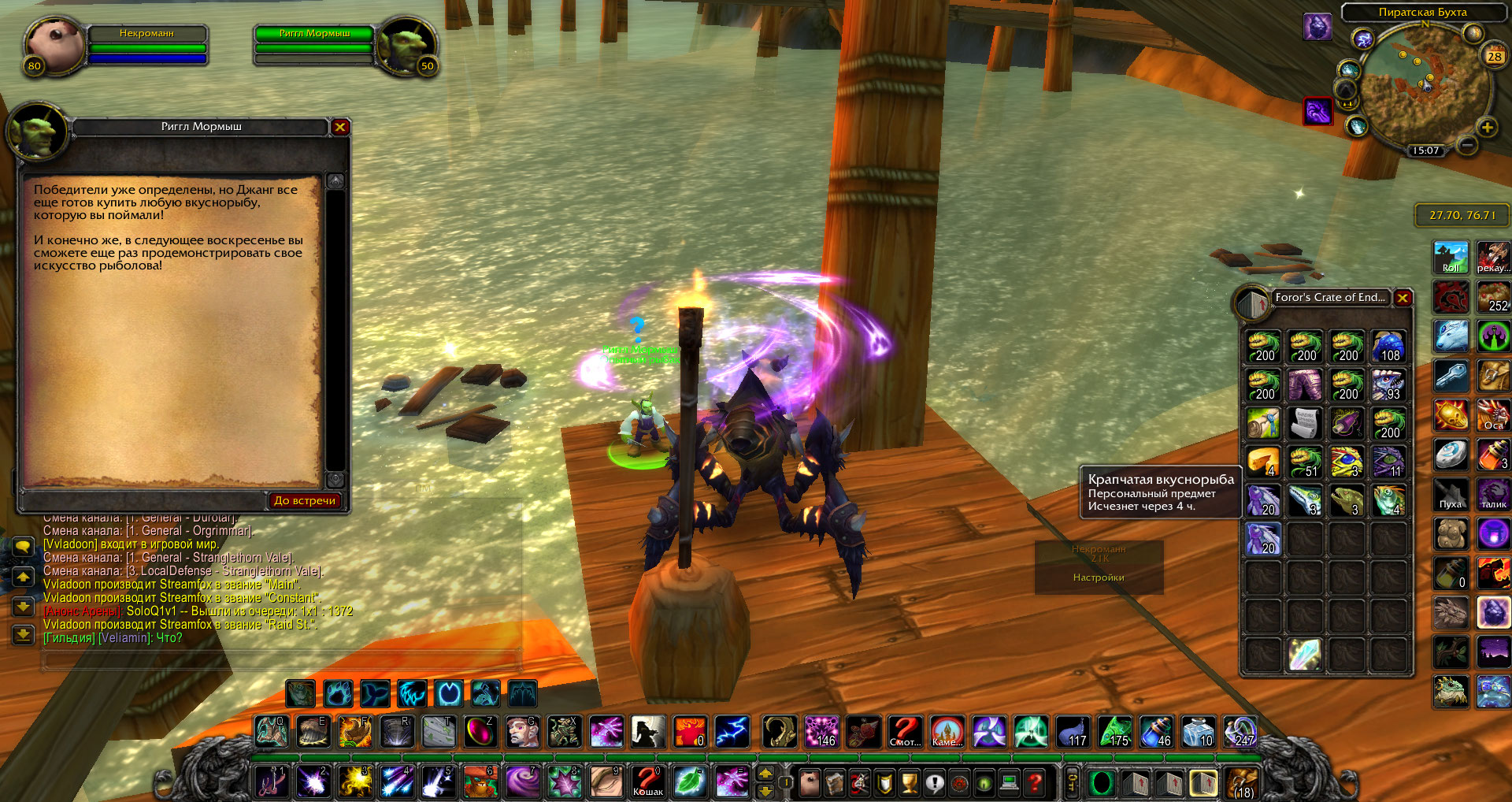This screenshot has width=1512, height=802.
Task: Select the Некроманн player portrait
Action: click(55, 45)
